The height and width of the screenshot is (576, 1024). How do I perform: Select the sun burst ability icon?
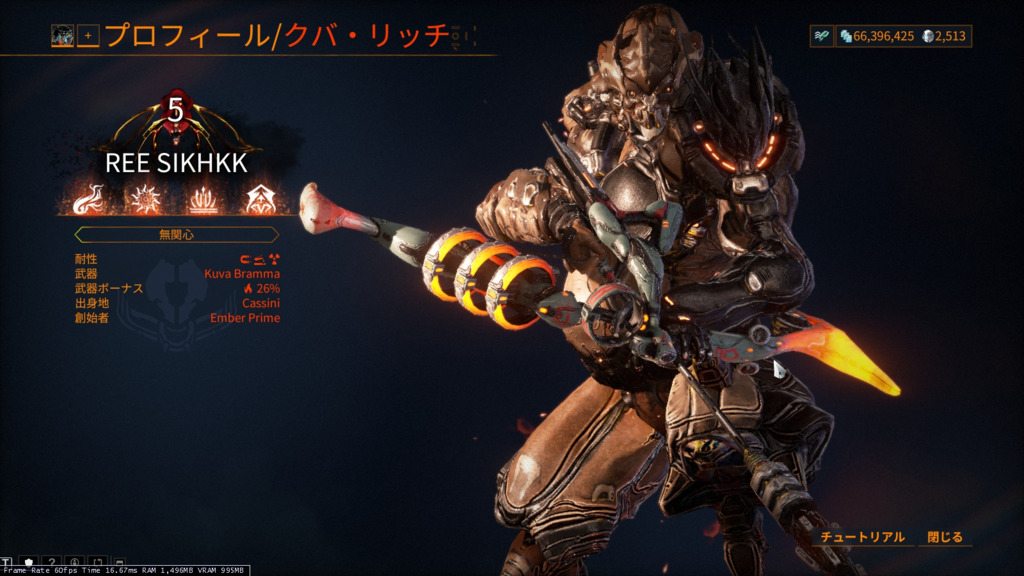(147, 200)
